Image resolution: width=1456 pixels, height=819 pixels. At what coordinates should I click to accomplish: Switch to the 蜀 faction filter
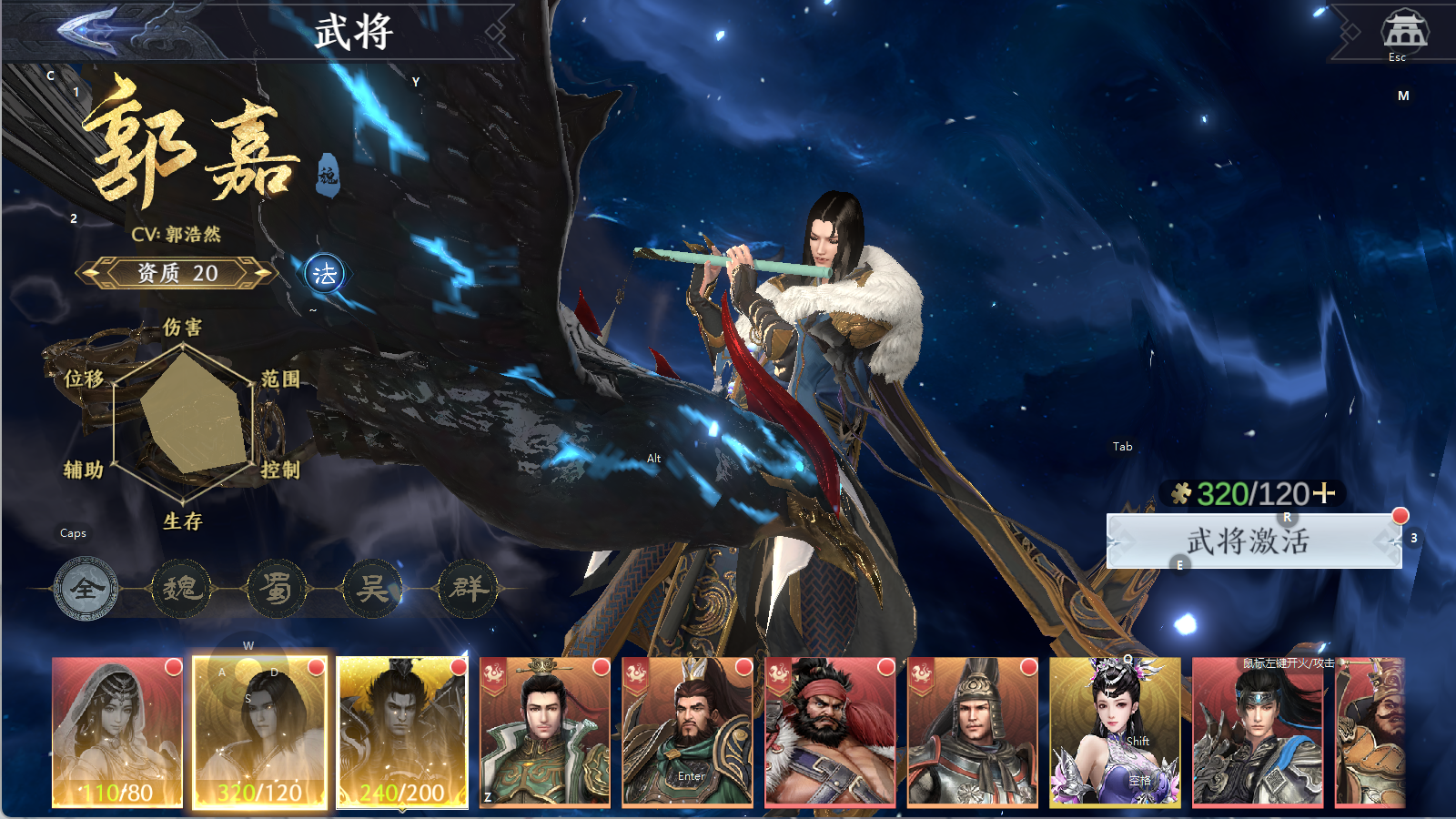tap(277, 589)
